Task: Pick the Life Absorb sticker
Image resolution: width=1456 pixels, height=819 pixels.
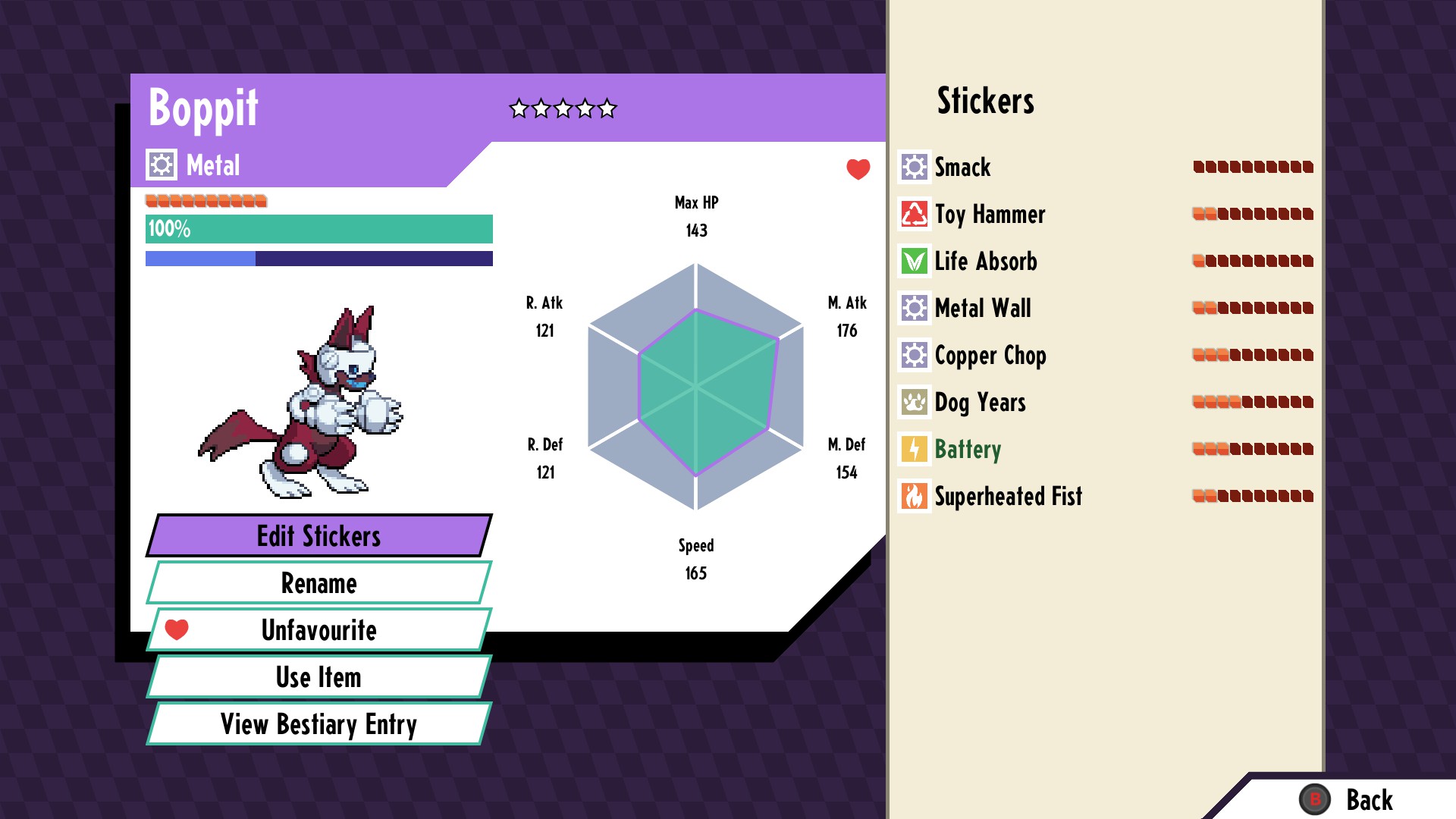Action: pos(985,261)
